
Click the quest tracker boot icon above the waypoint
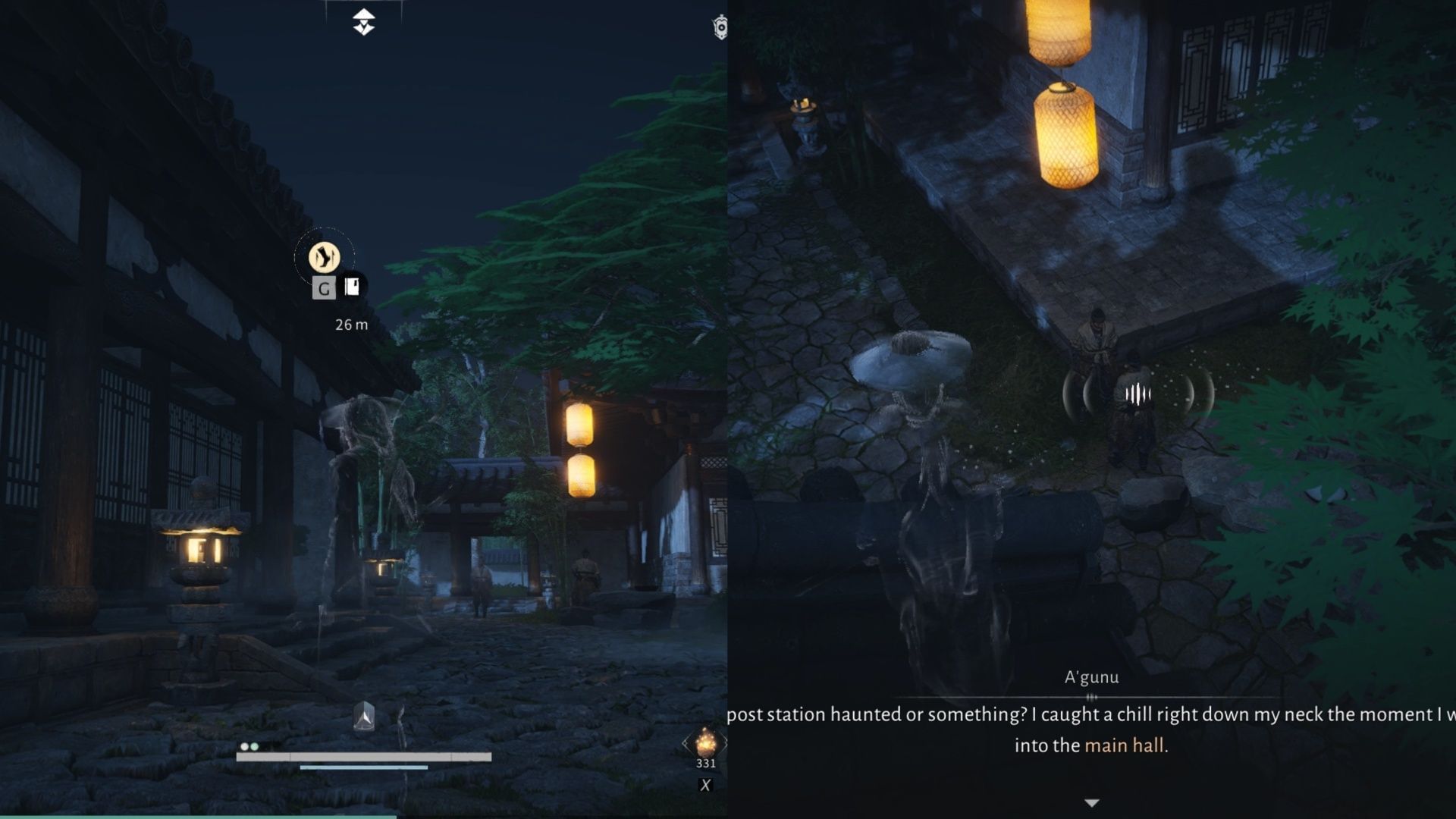(x=325, y=258)
